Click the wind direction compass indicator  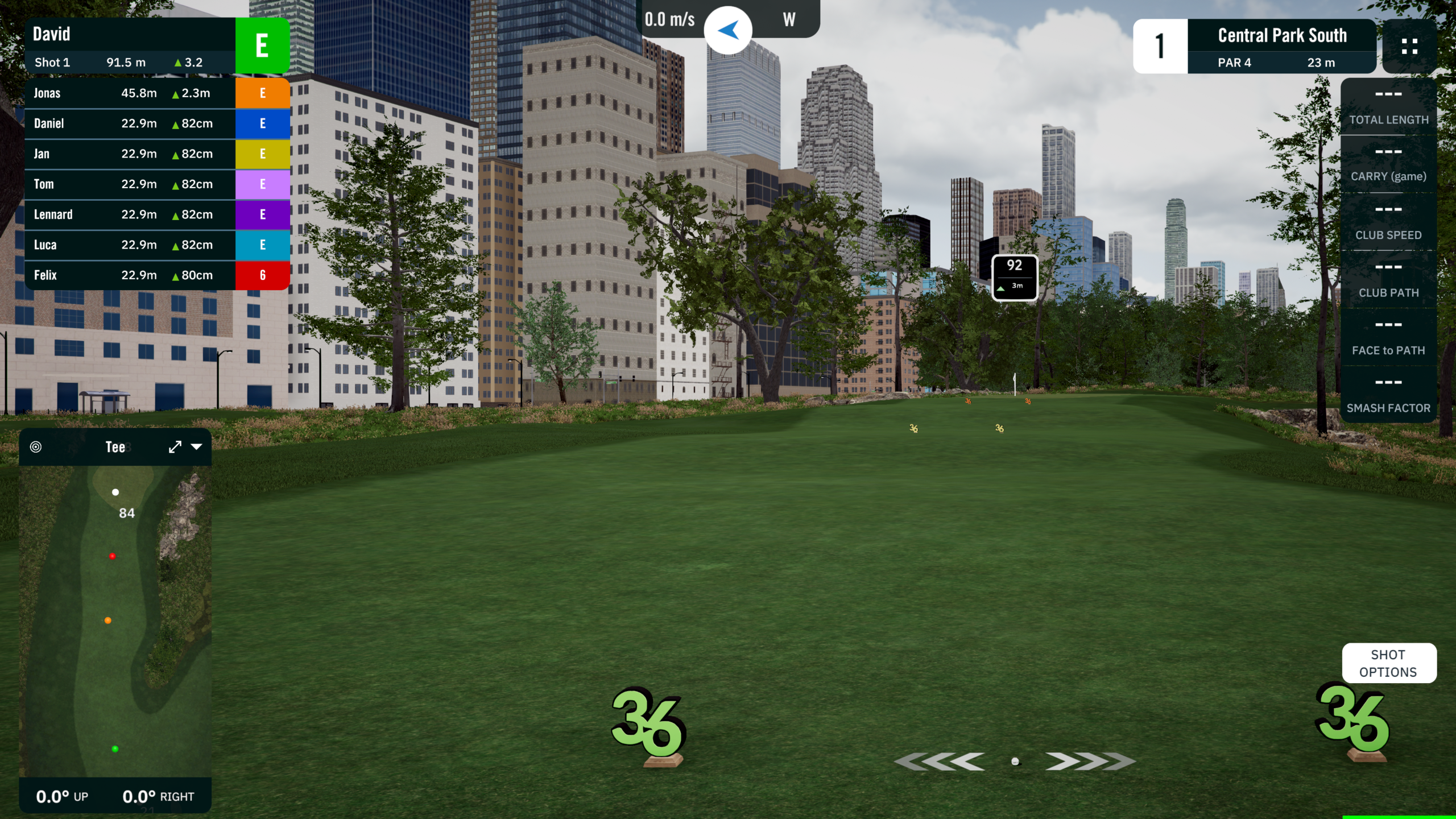(728, 30)
